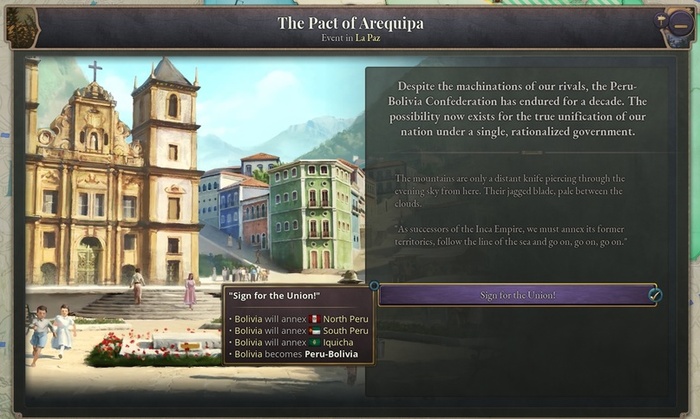Click the signpost pin icon in header
Screen dimensions: 700x419
tap(661, 20)
